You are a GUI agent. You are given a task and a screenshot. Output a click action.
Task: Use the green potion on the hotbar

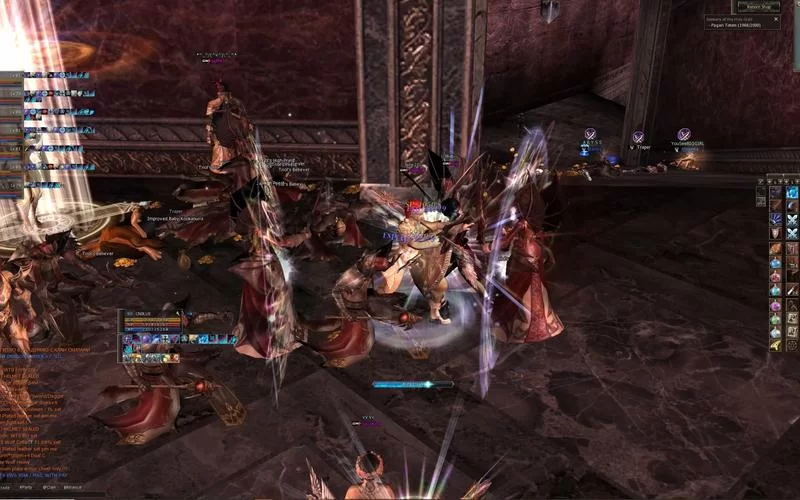tap(775, 319)
